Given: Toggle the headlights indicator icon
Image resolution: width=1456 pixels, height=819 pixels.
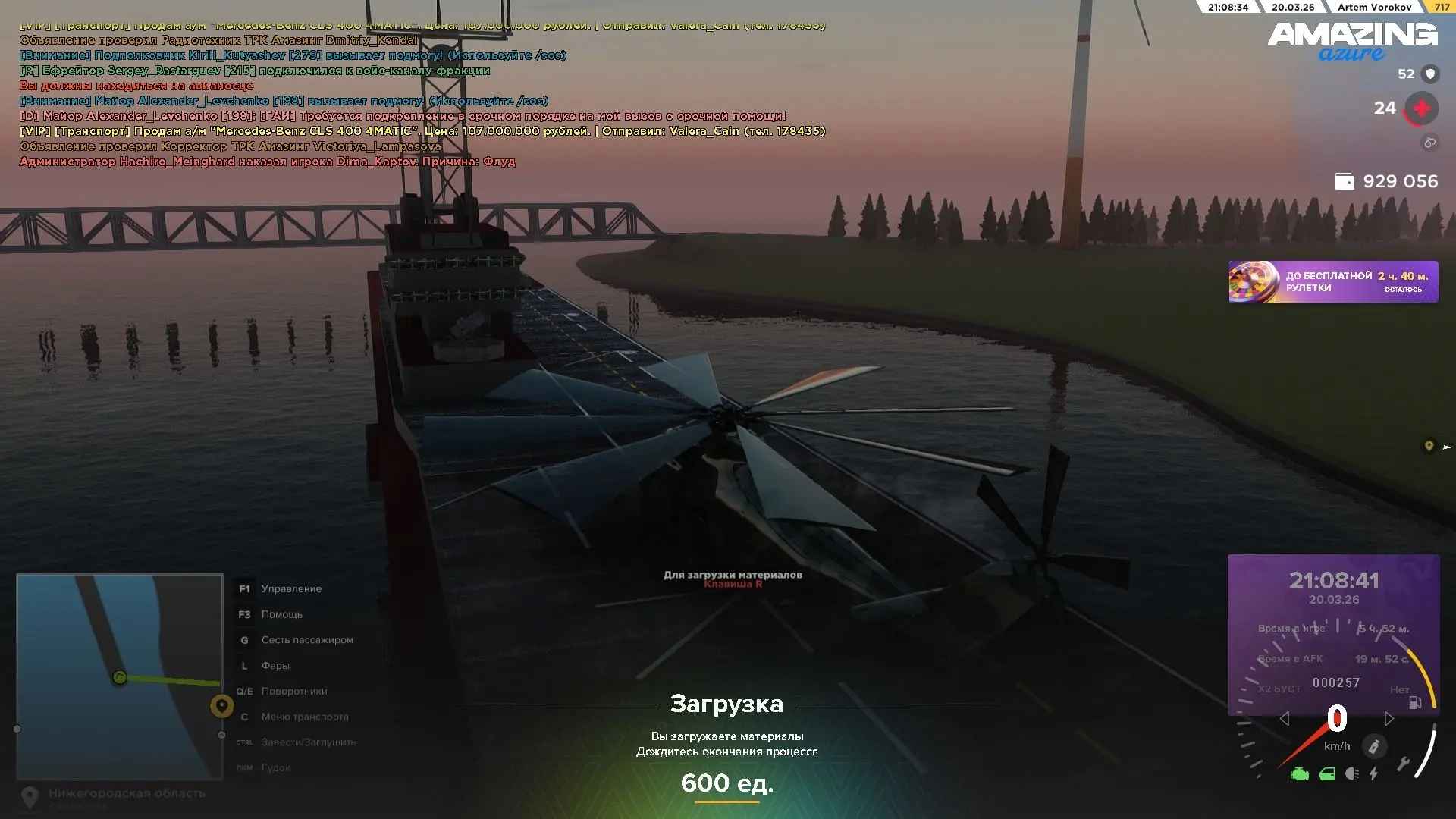Looking at the screenshot, I should click(1351, 774).
